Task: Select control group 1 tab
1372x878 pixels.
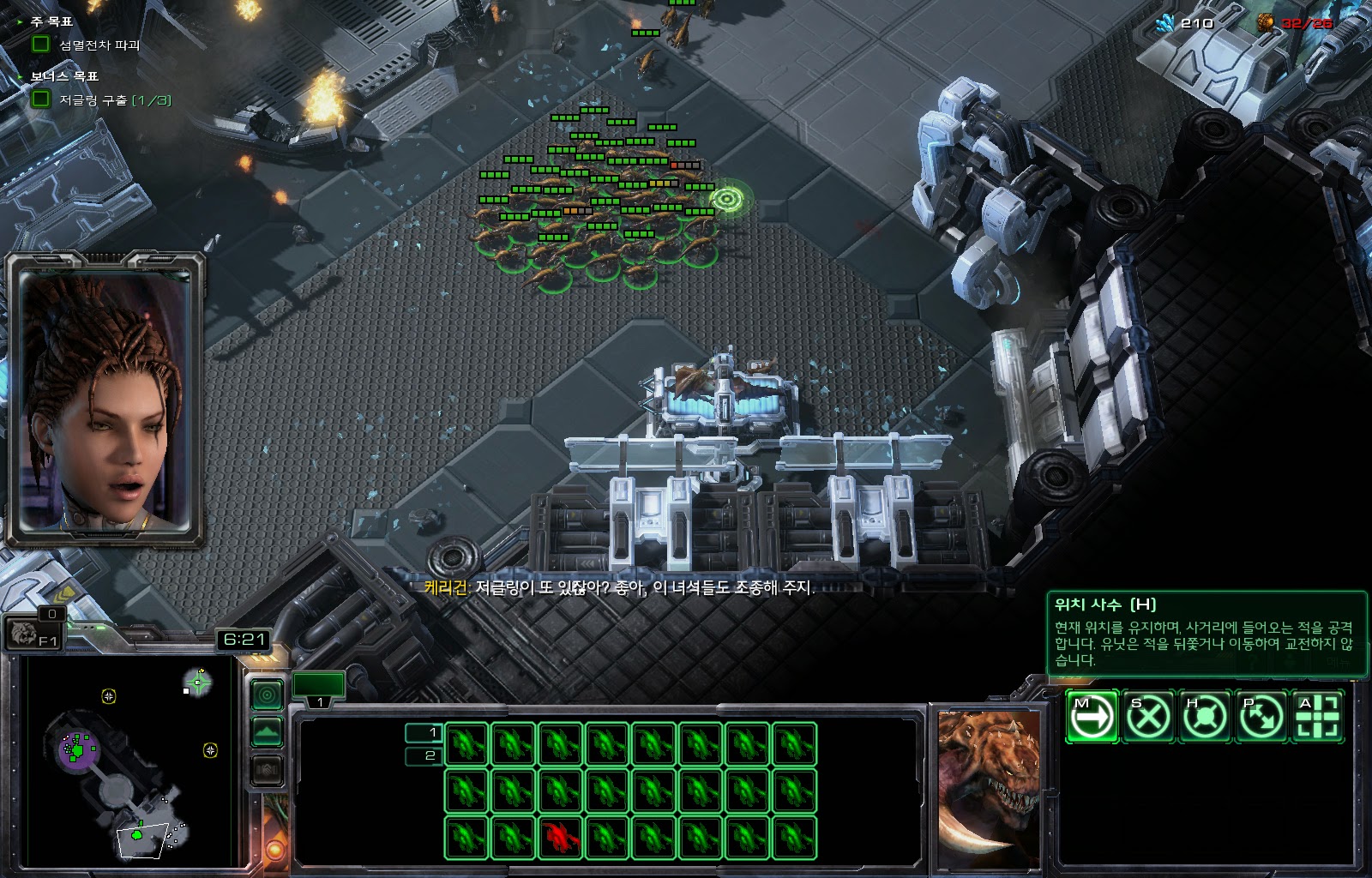Action: pos(319,689)
